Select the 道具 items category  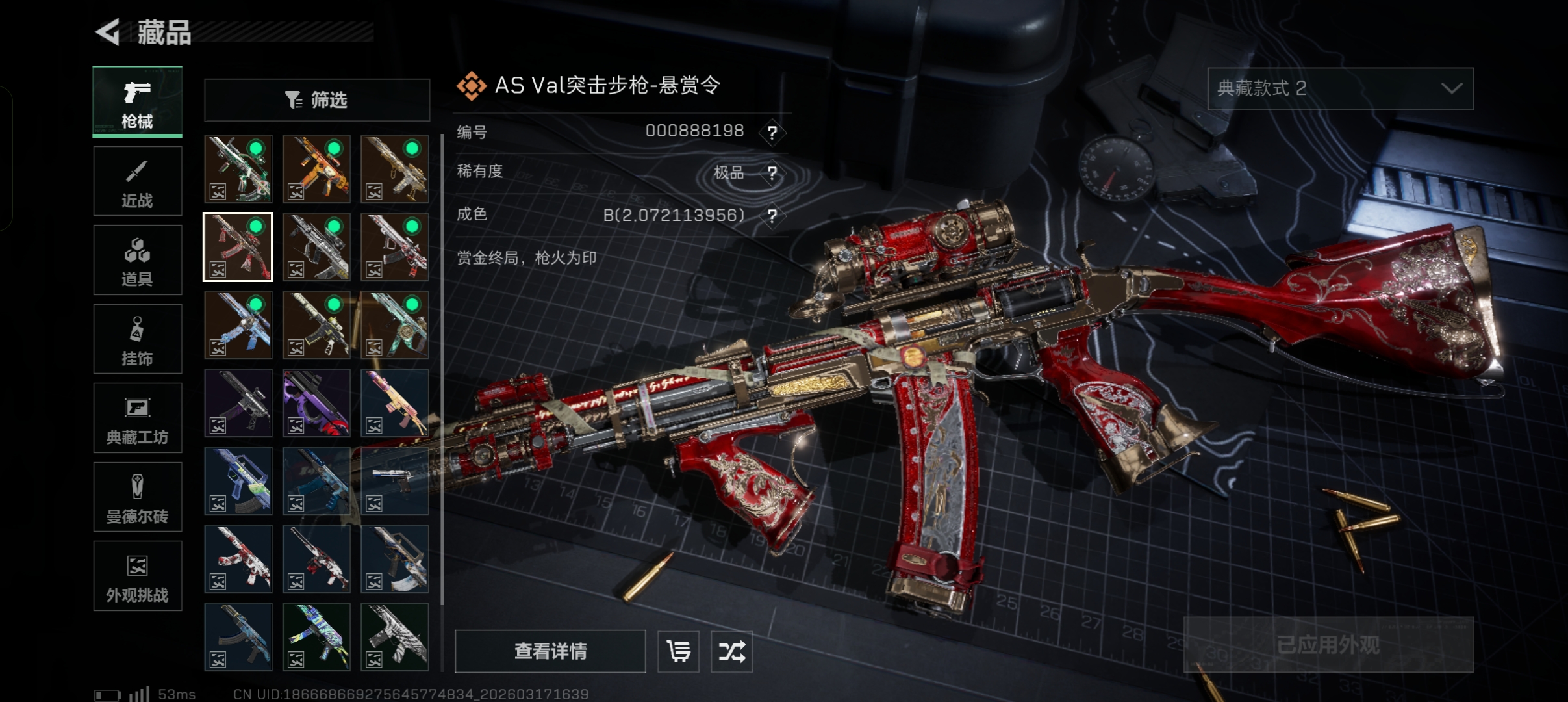[137, 260]
